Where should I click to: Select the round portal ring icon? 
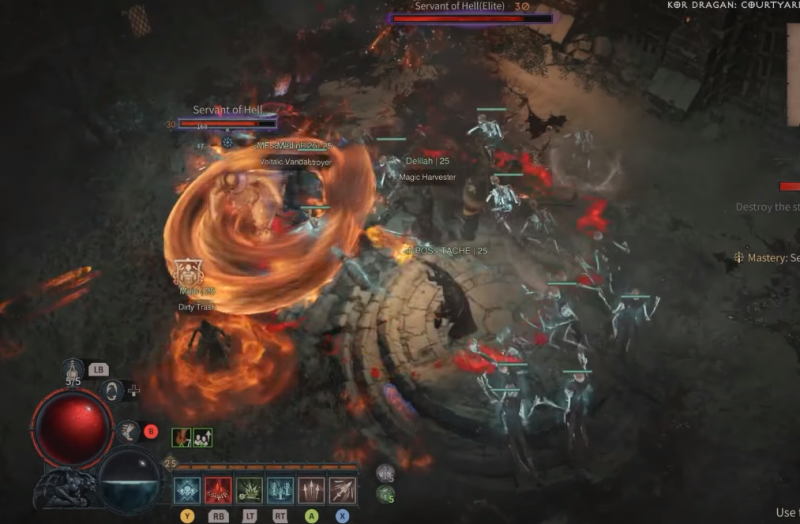[x=113, y=392]
